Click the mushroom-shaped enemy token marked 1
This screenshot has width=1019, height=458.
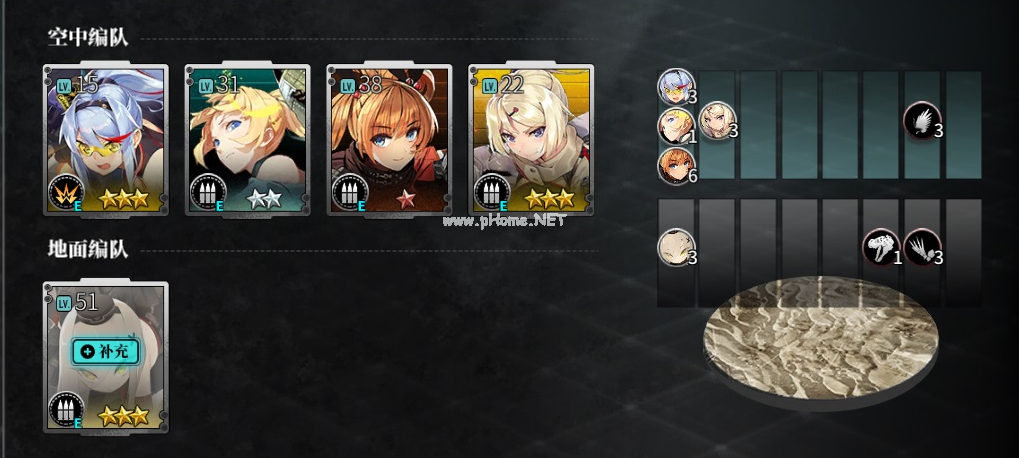(x=880, y=247)
